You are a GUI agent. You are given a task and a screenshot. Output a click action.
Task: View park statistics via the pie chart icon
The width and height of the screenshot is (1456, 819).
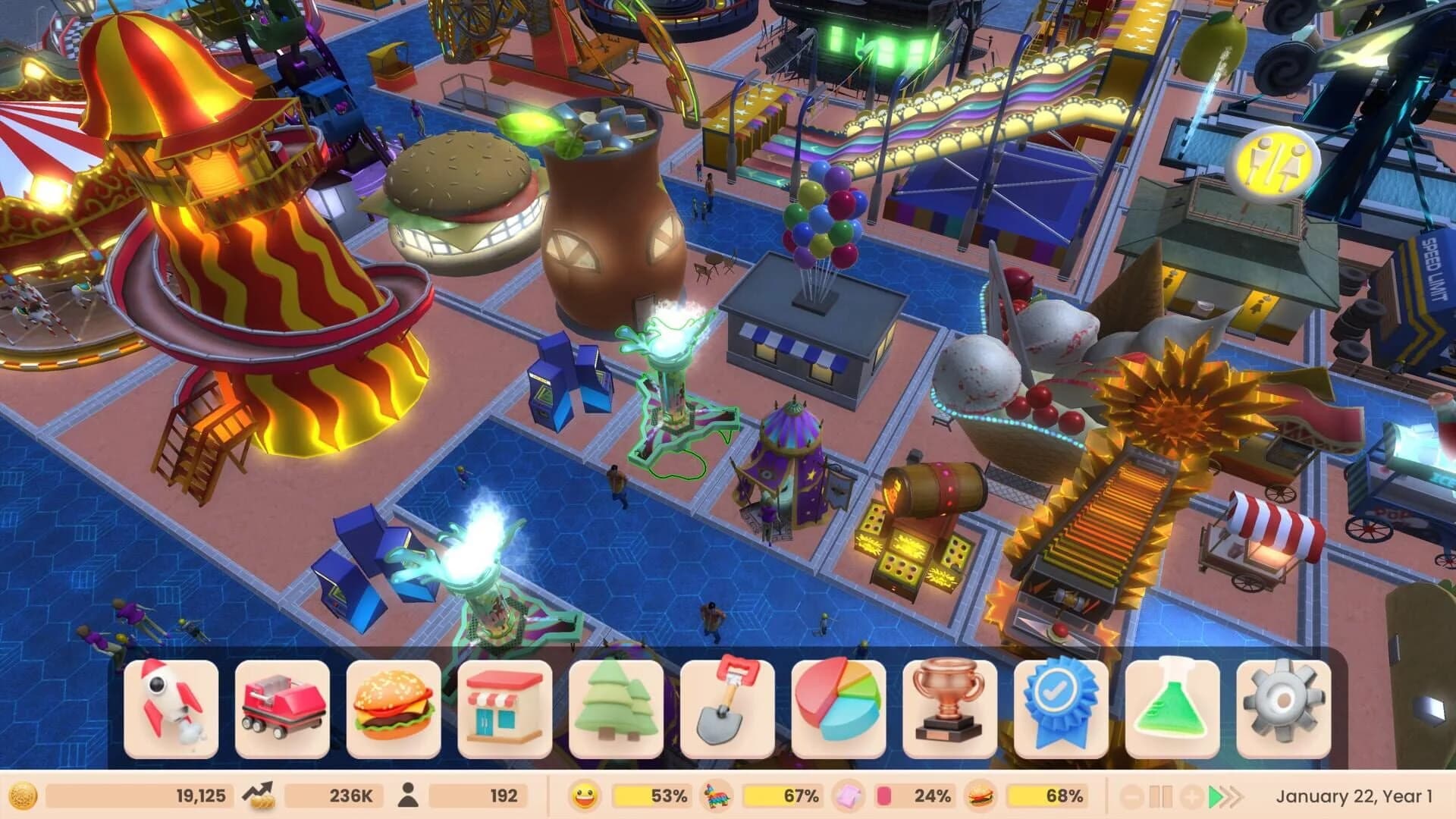[x=835, y=708]
